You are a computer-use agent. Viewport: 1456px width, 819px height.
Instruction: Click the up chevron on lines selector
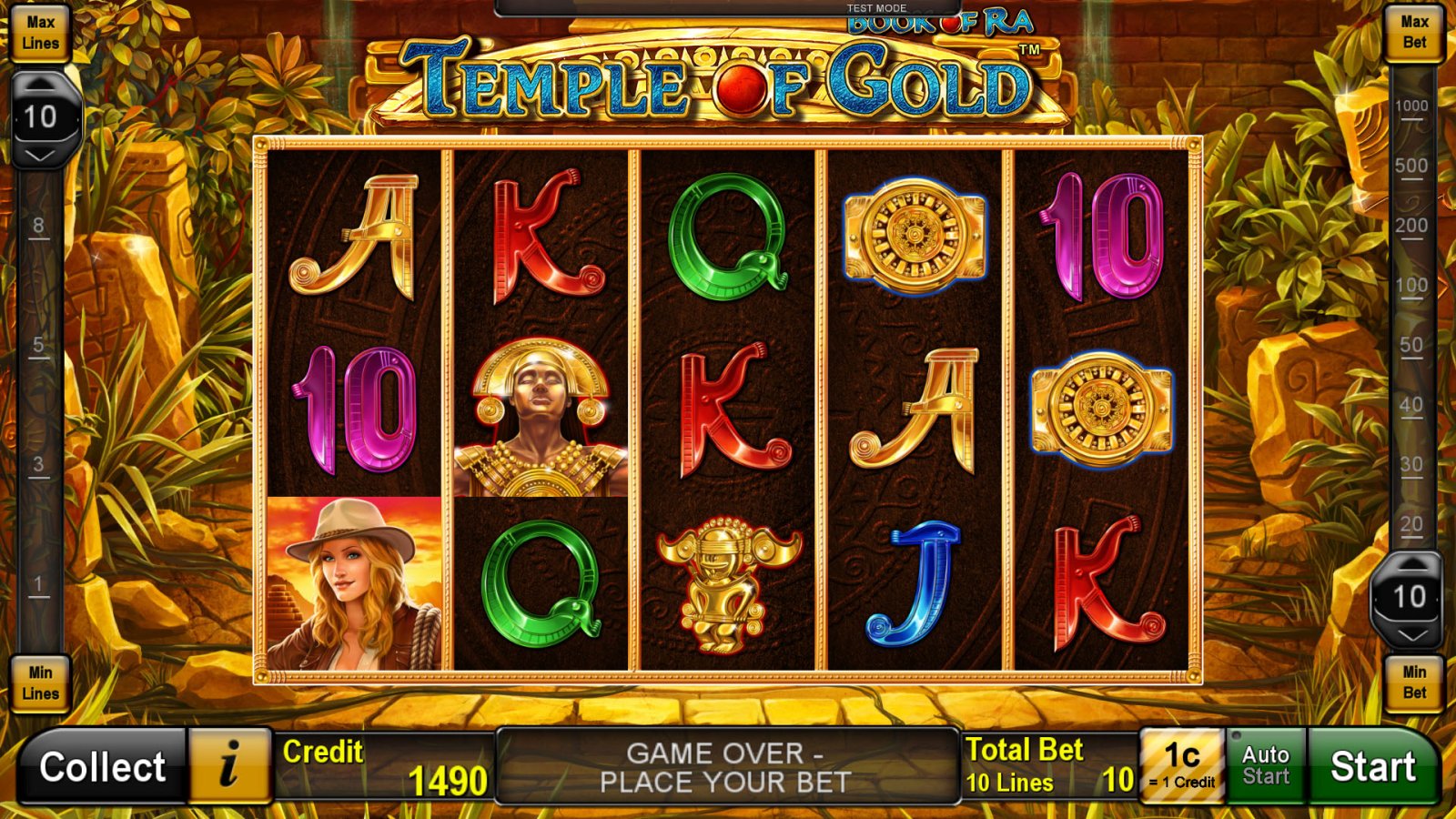click(41, 84)
